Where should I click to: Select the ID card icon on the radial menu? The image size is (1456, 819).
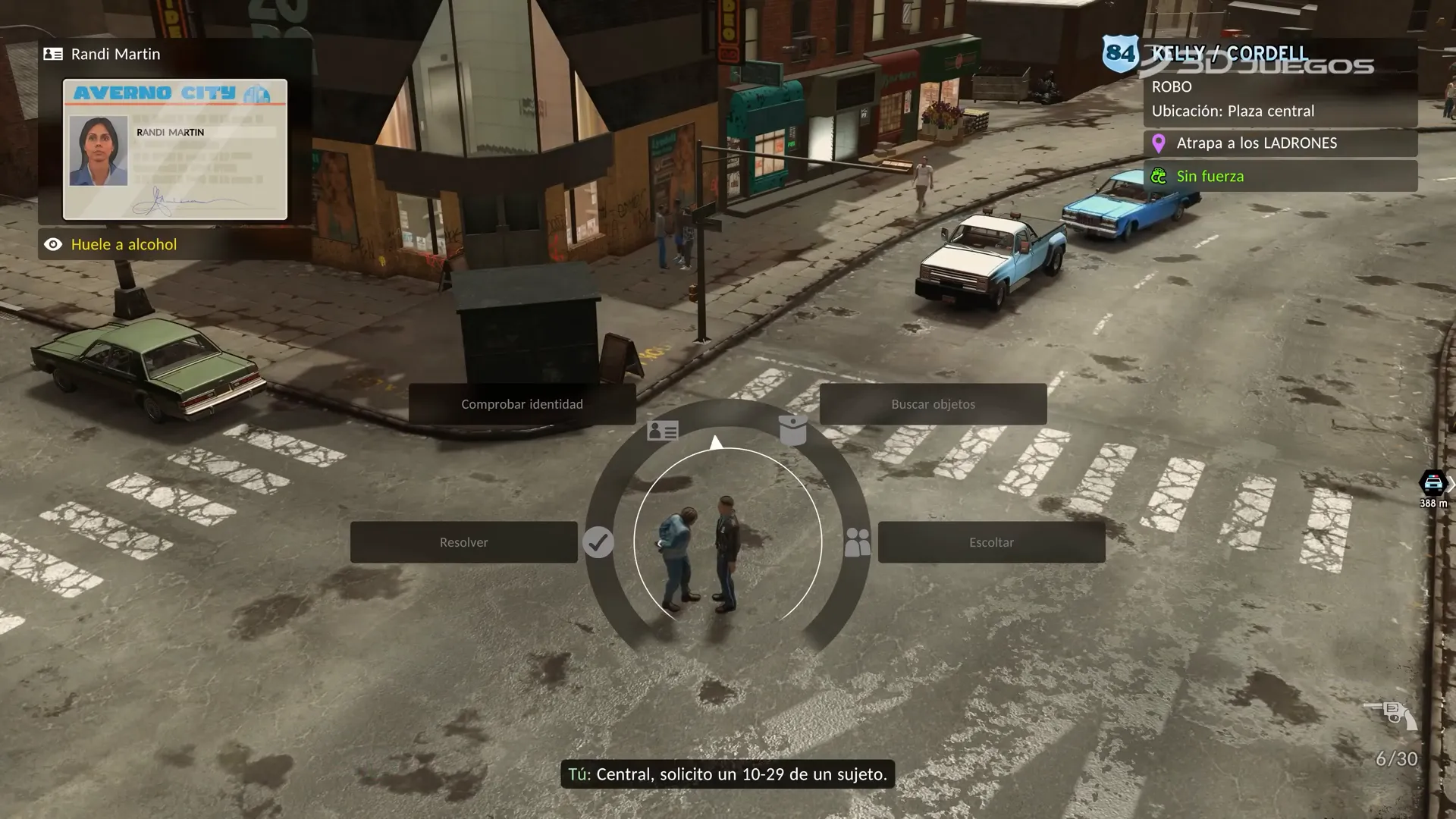(x=662, y=430)
